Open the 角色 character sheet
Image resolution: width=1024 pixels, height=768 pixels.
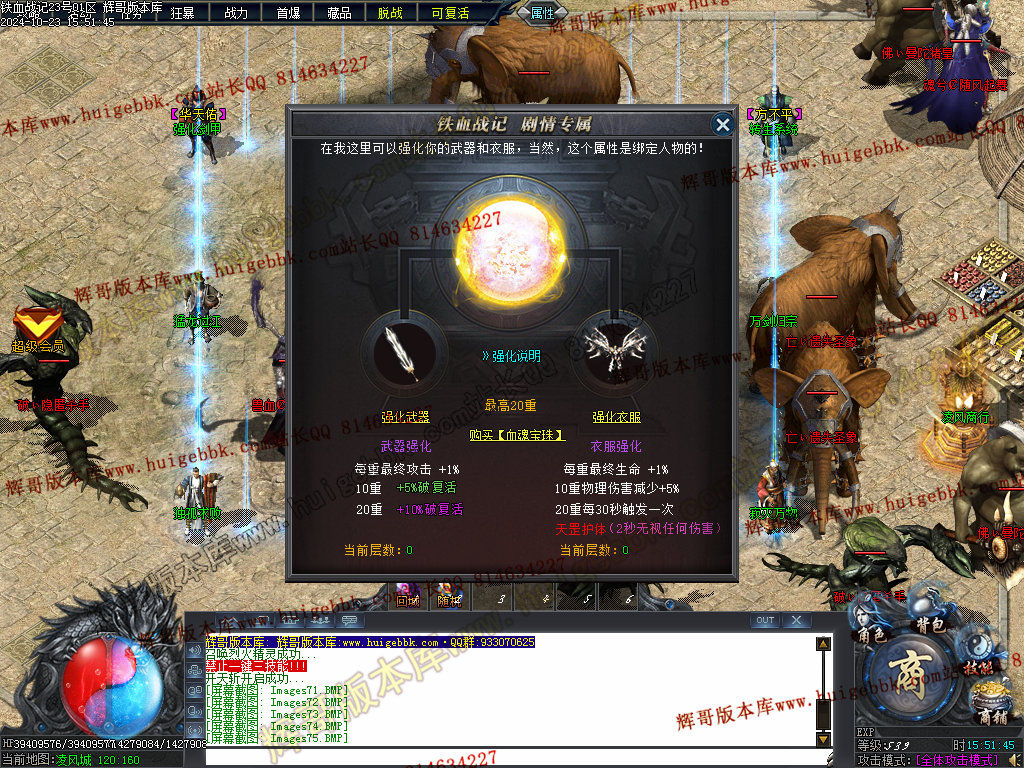point(871,634)
